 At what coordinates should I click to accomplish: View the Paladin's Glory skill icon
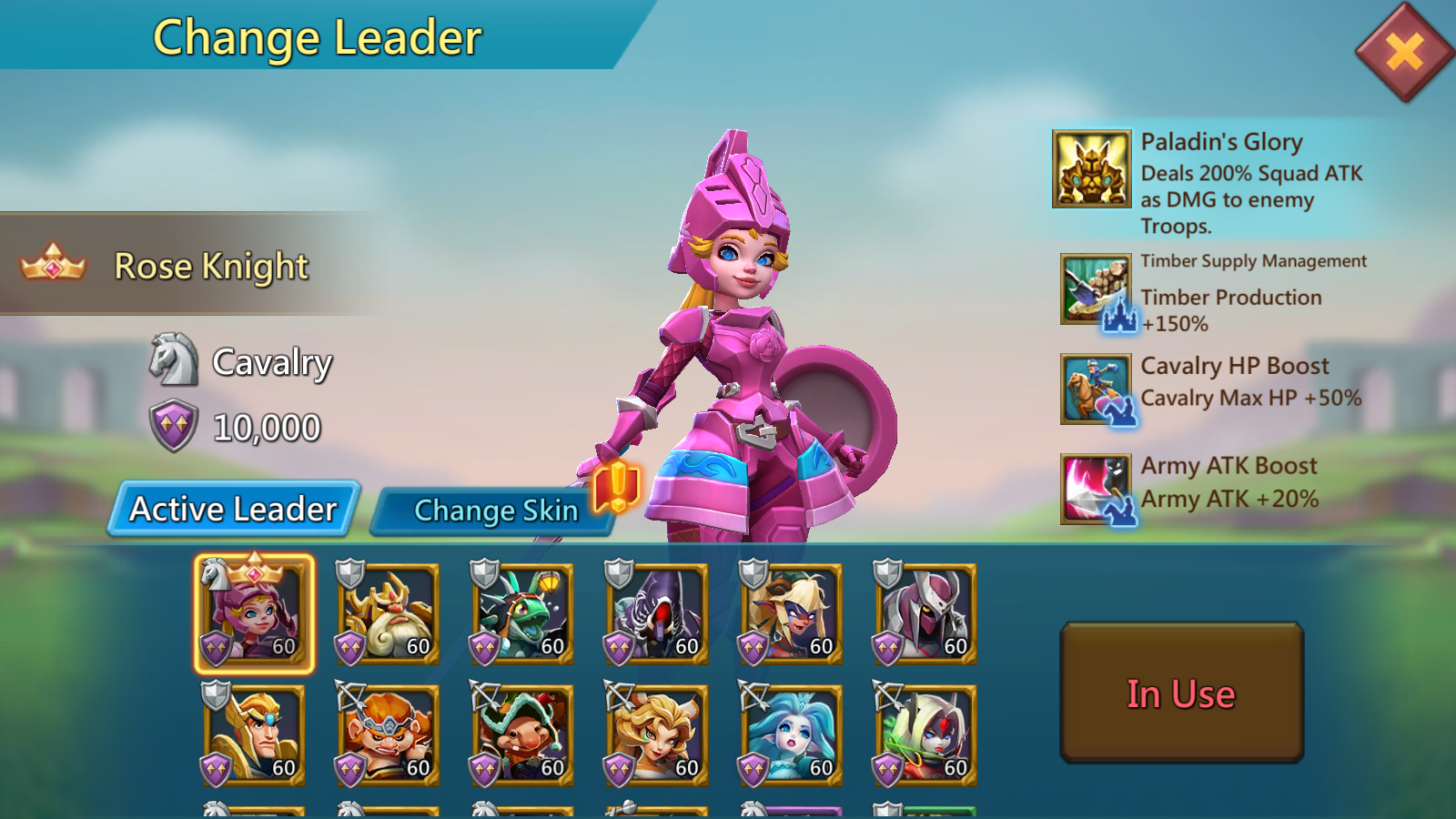point(1091,169)
